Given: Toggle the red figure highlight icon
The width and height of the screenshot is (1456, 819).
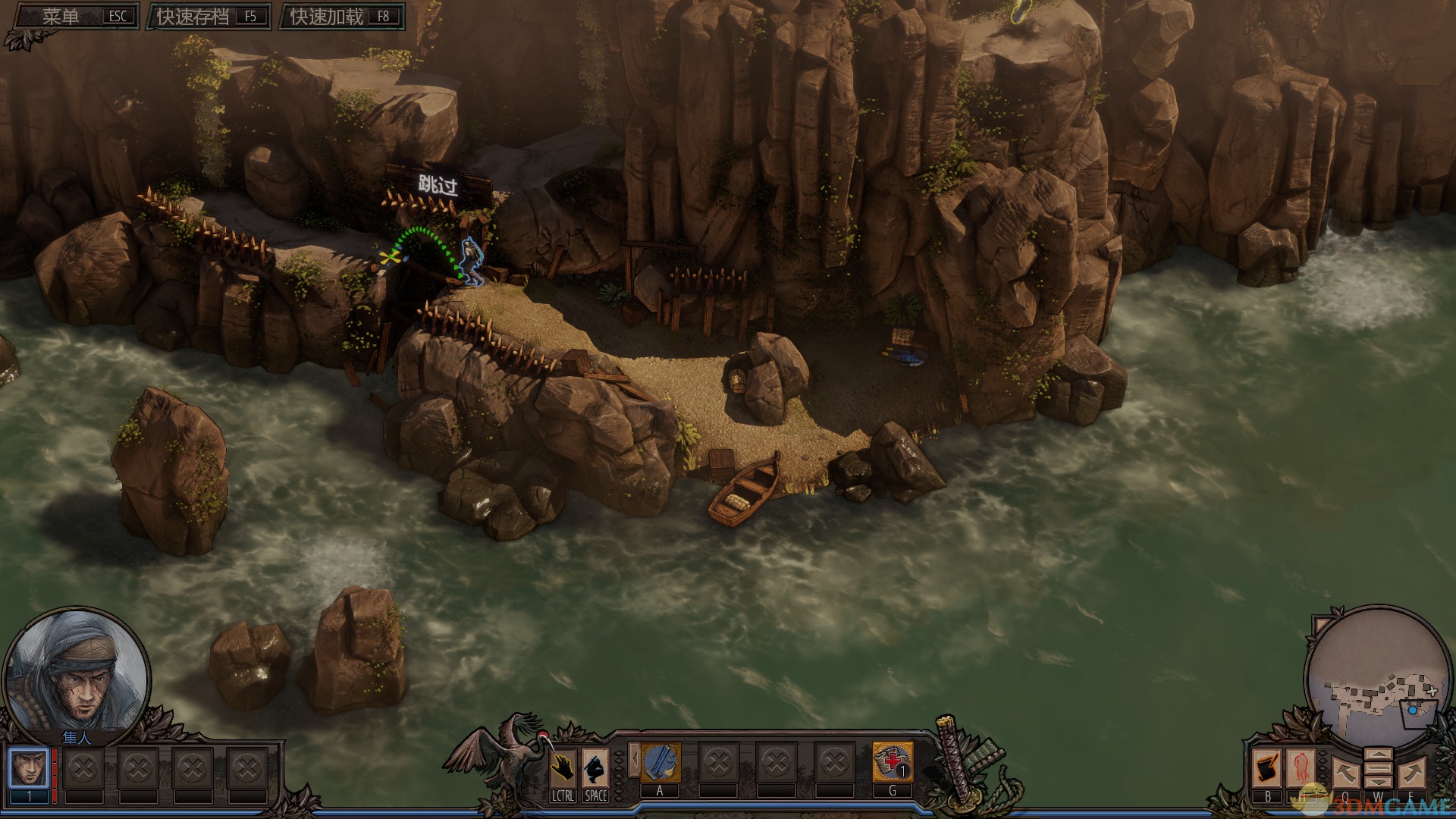Looking at the screenshot, I should pyautogui.click(x=1301, y=768).
